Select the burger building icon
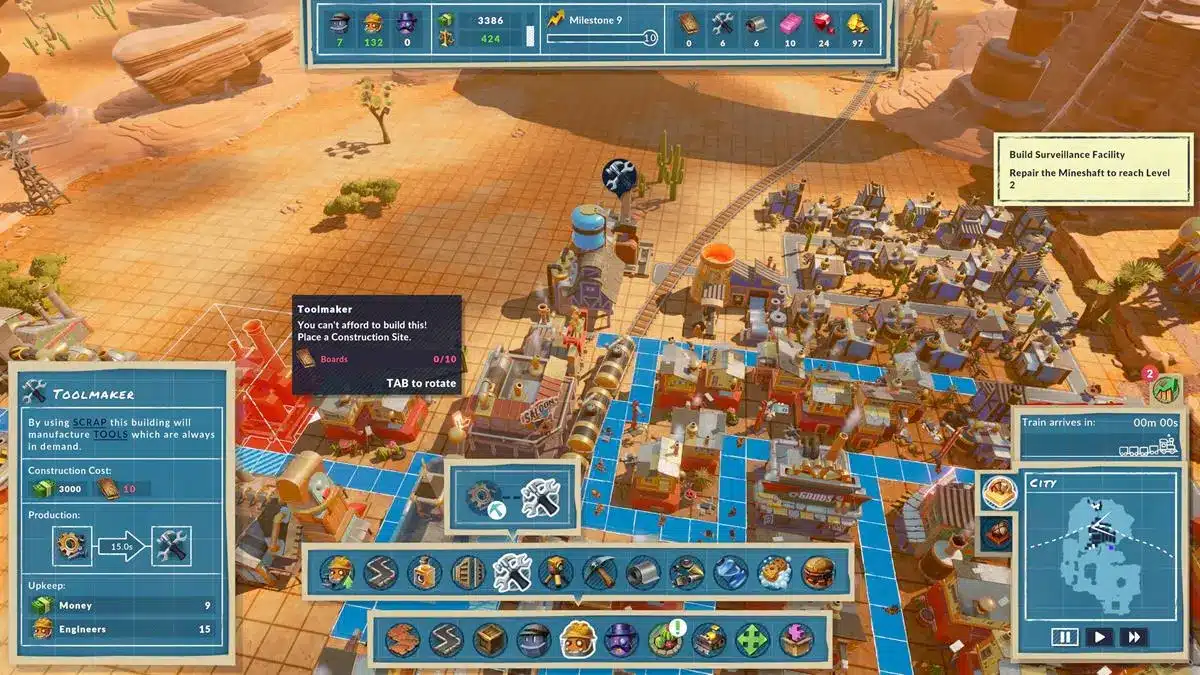 click(818, 572)
